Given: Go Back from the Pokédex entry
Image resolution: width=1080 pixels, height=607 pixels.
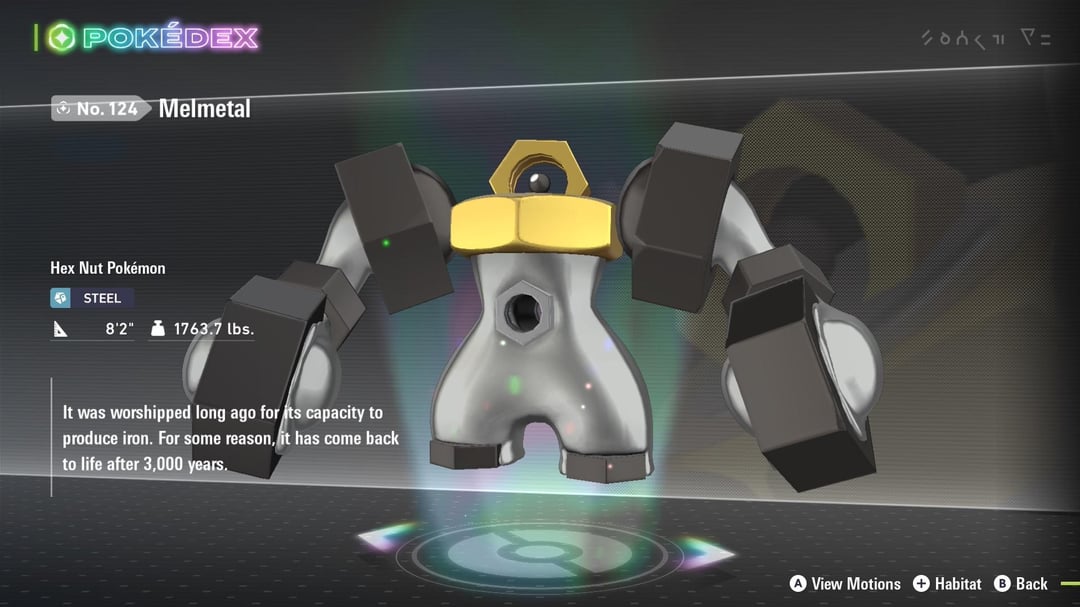Looking at the screenshot, I should 1021,584.
